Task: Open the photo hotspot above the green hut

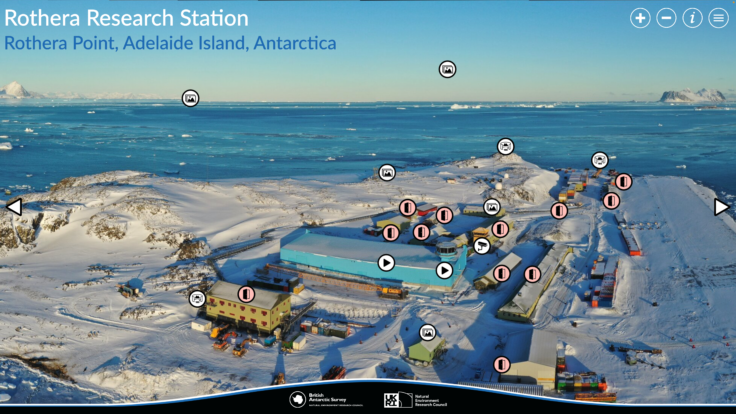Action: (x=428, y=332)
